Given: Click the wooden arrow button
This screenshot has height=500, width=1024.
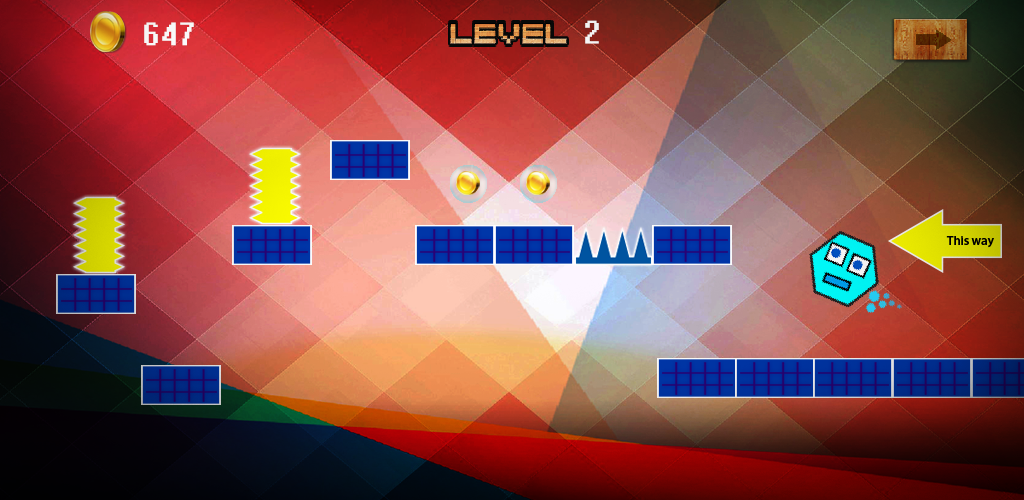Looking at the screenshot, I should pyautogui.click(x=930, y=39).
